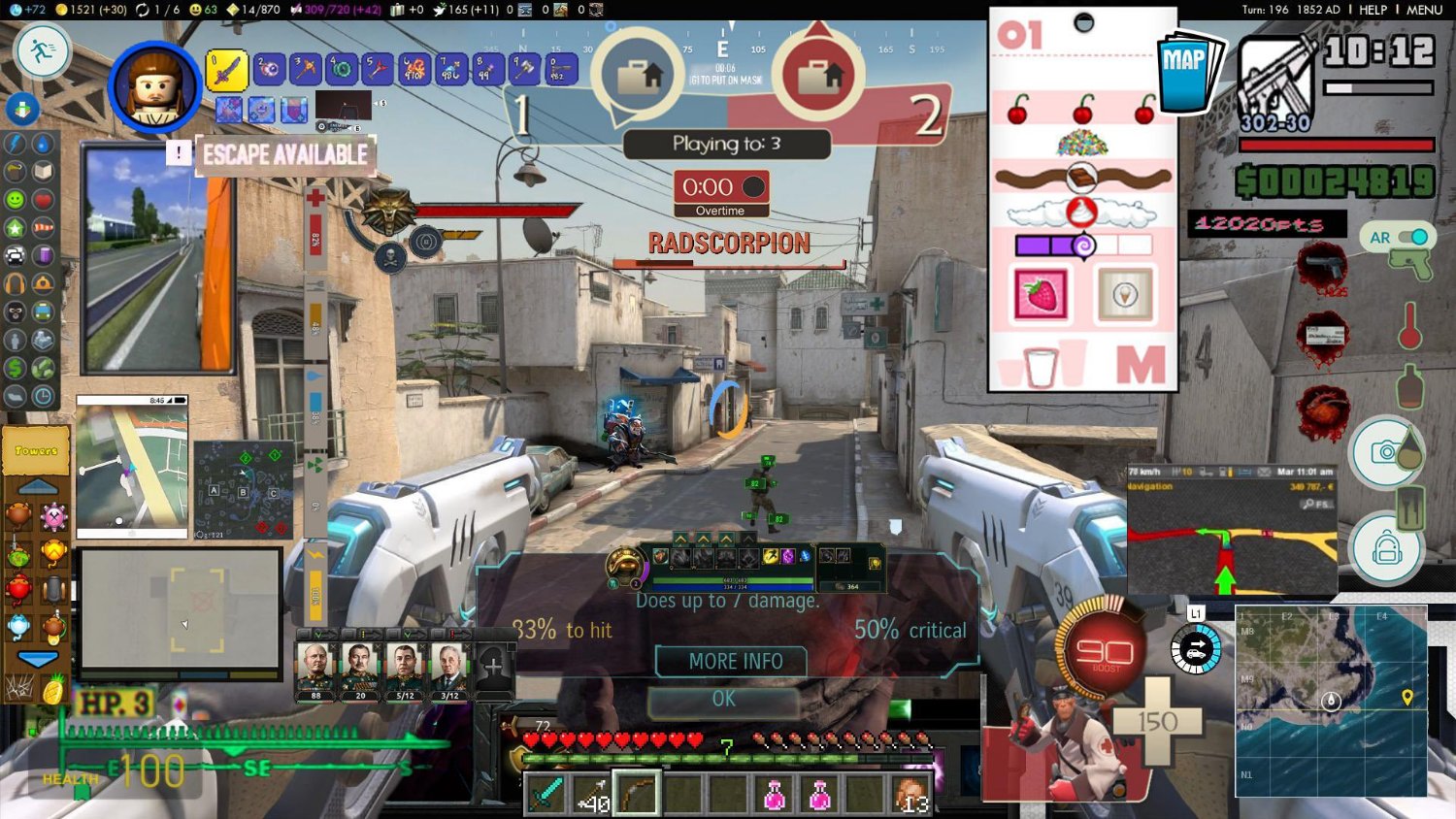Open the MENU in the top-right bar
The image size is (1456, 819).
[1423, 10]
